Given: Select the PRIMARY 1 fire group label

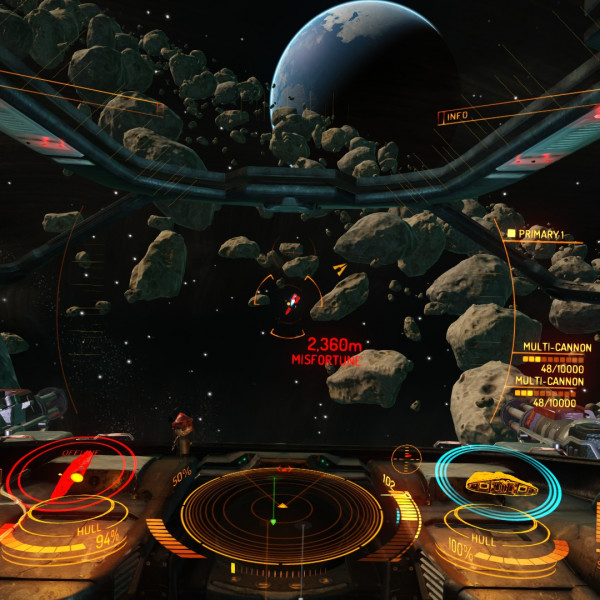Looking at the screenshot, I should (541, 234).
